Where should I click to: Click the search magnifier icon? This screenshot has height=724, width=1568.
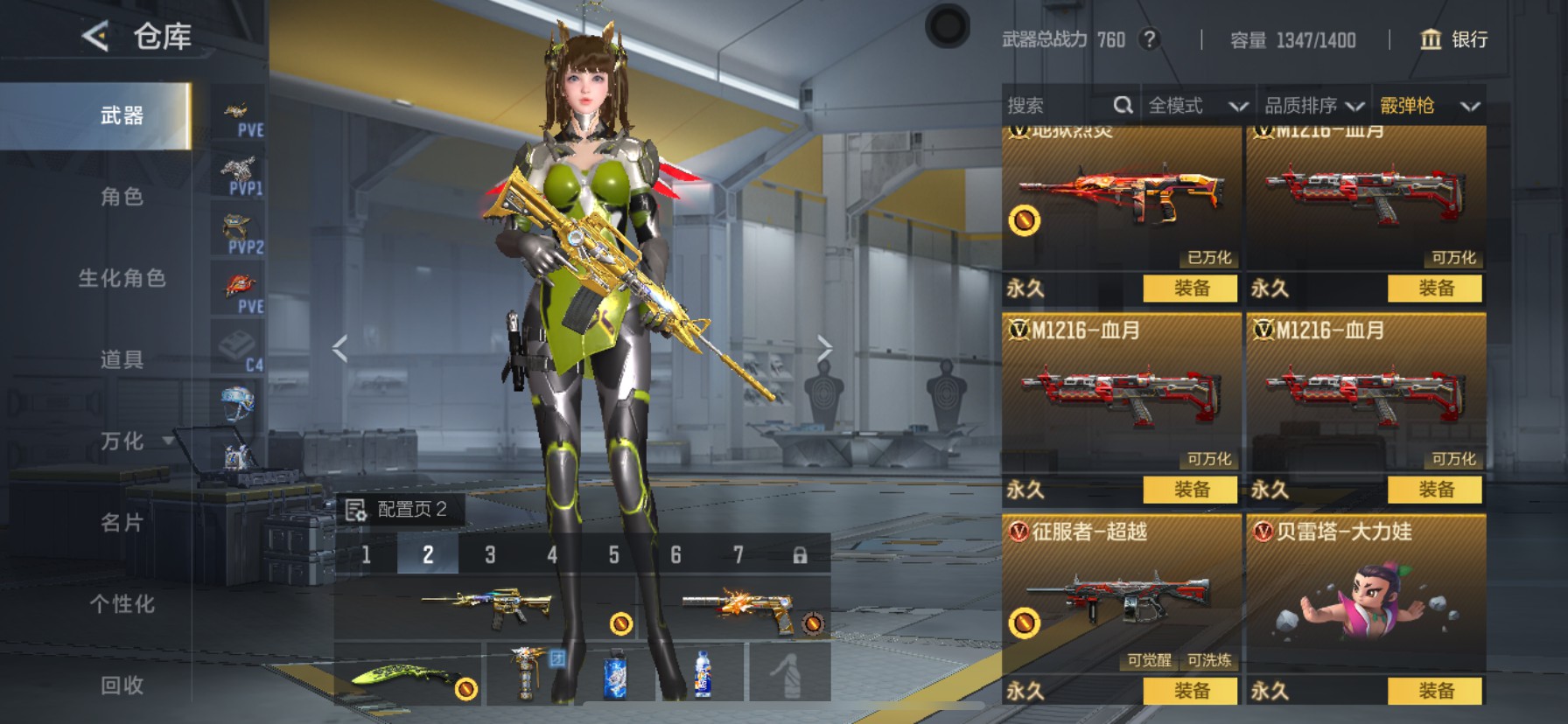(1123, 104)
